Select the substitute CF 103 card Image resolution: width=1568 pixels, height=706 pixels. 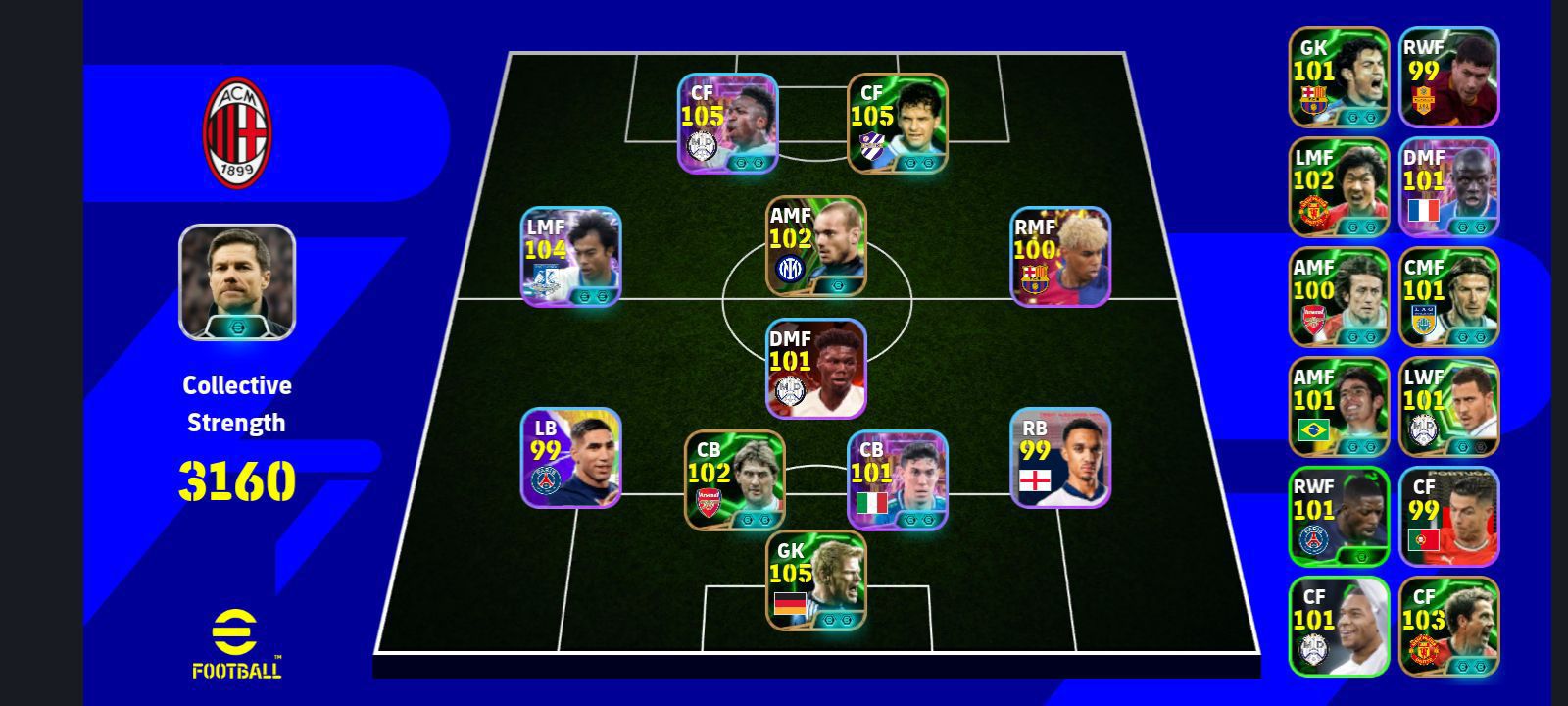[1448, 627]
